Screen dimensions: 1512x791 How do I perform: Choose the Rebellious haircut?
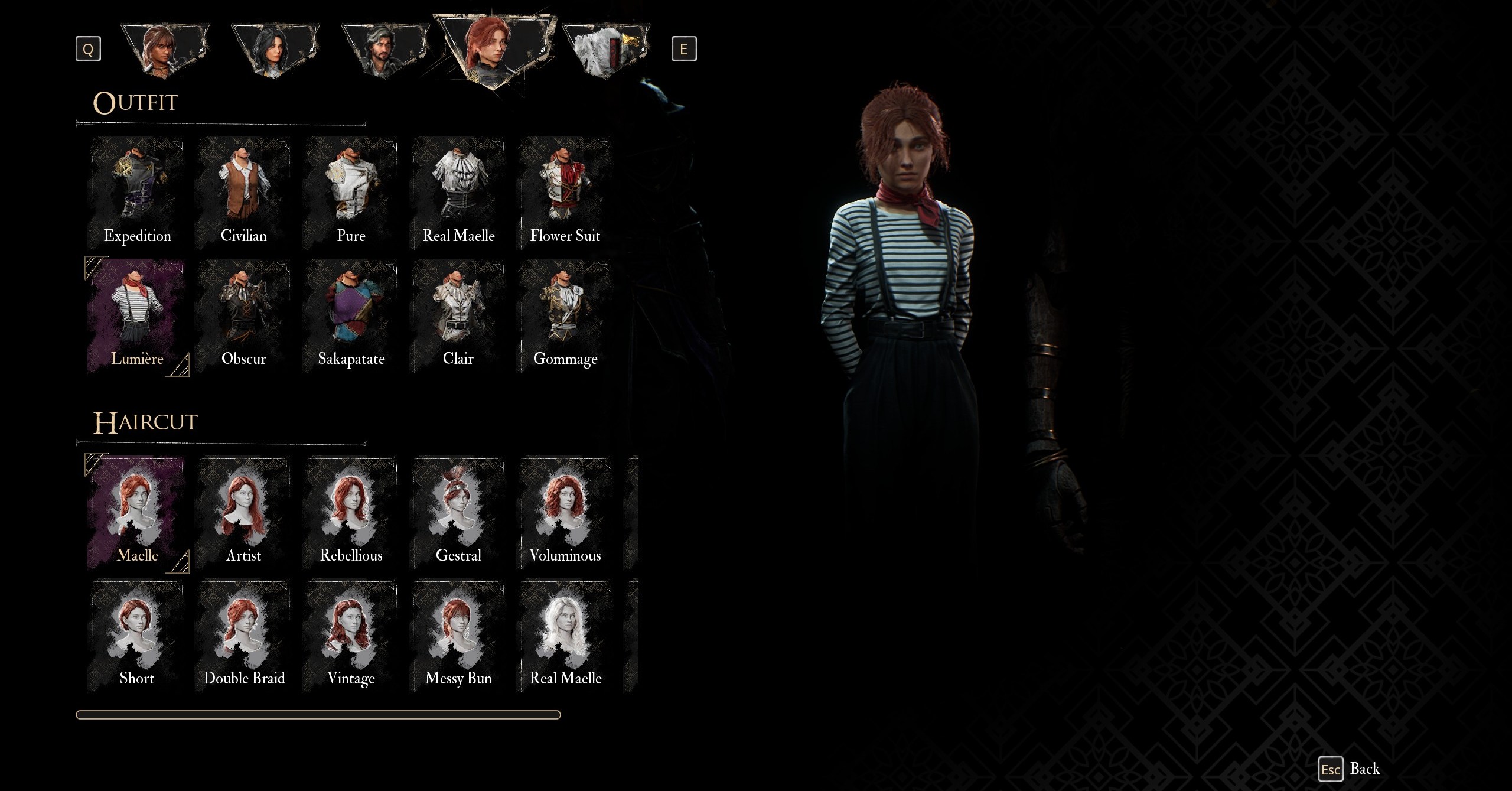click(x=351, y=513)
